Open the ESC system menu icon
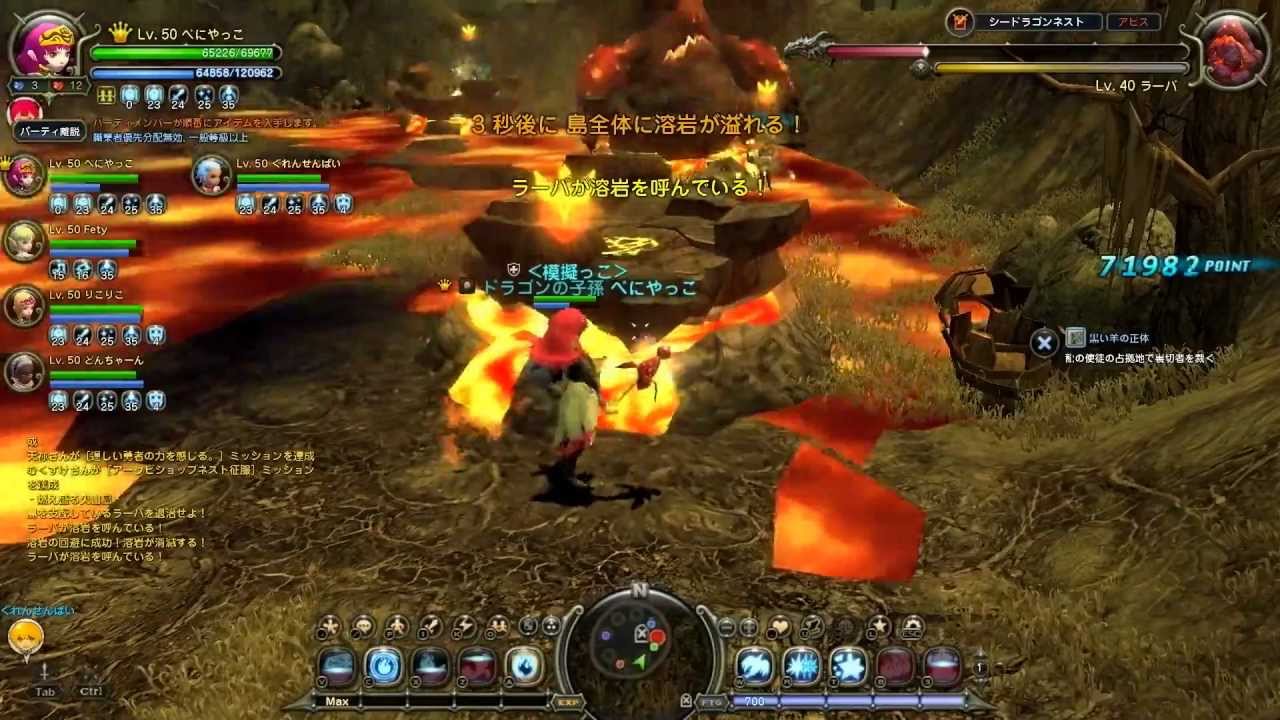 tap(912, 627)
